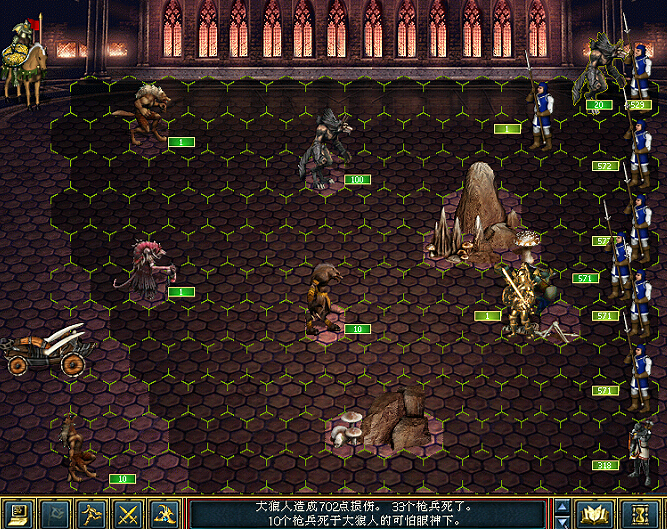Open the combat options computer icon
This screenshot has width=667, height=529.
click(x=20, y=514)
